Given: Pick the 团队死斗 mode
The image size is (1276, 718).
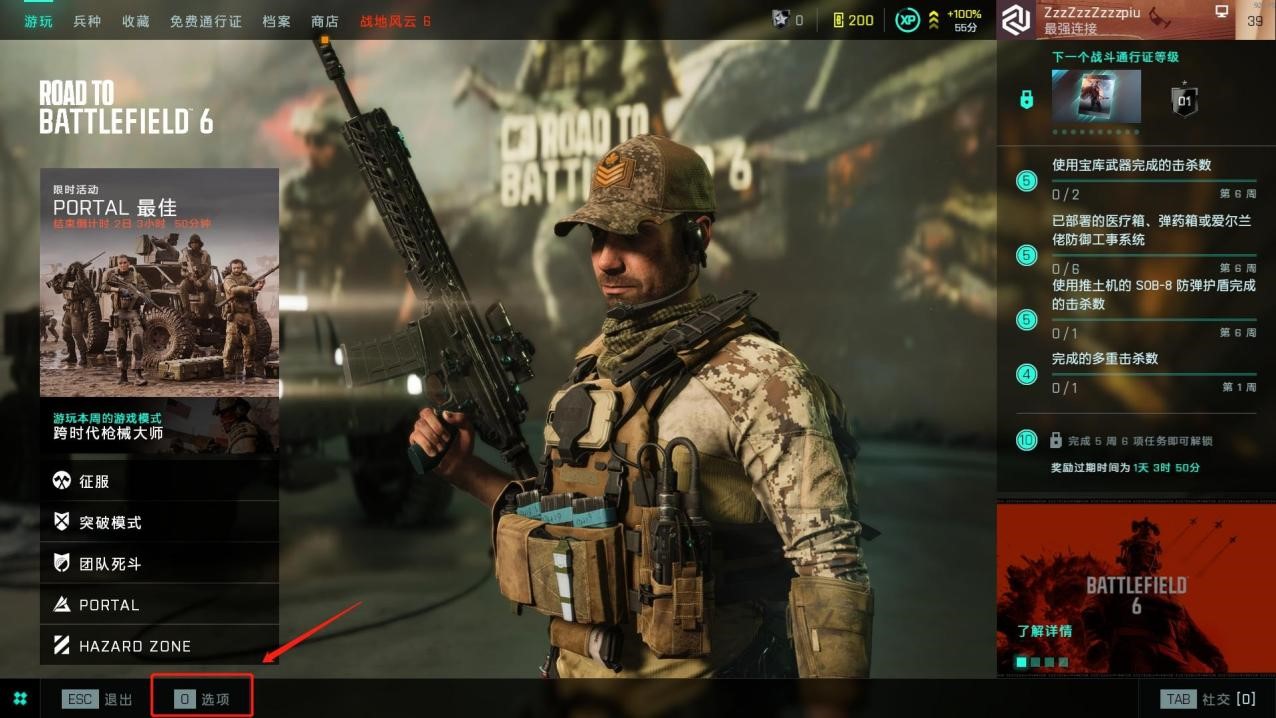Looking at the screenshot, I should click(x=159, y=564).
